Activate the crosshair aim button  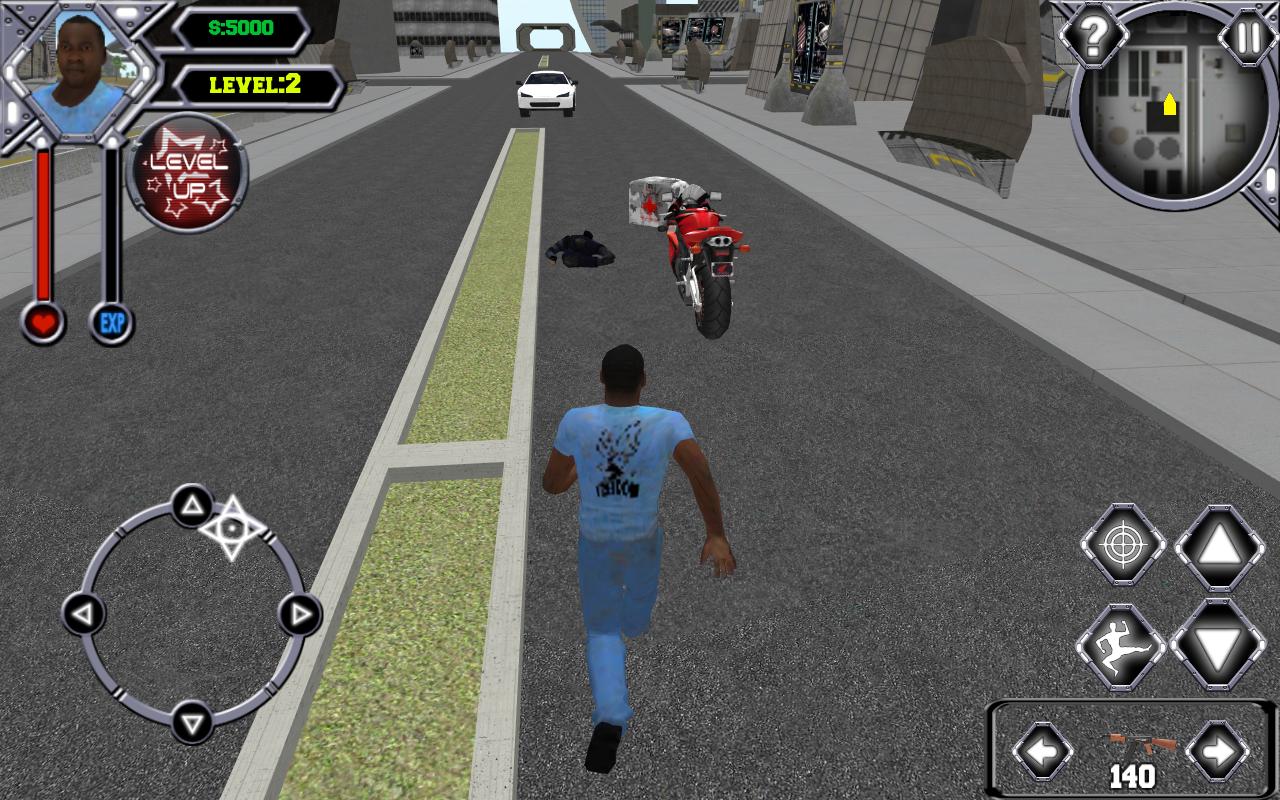1124,546
